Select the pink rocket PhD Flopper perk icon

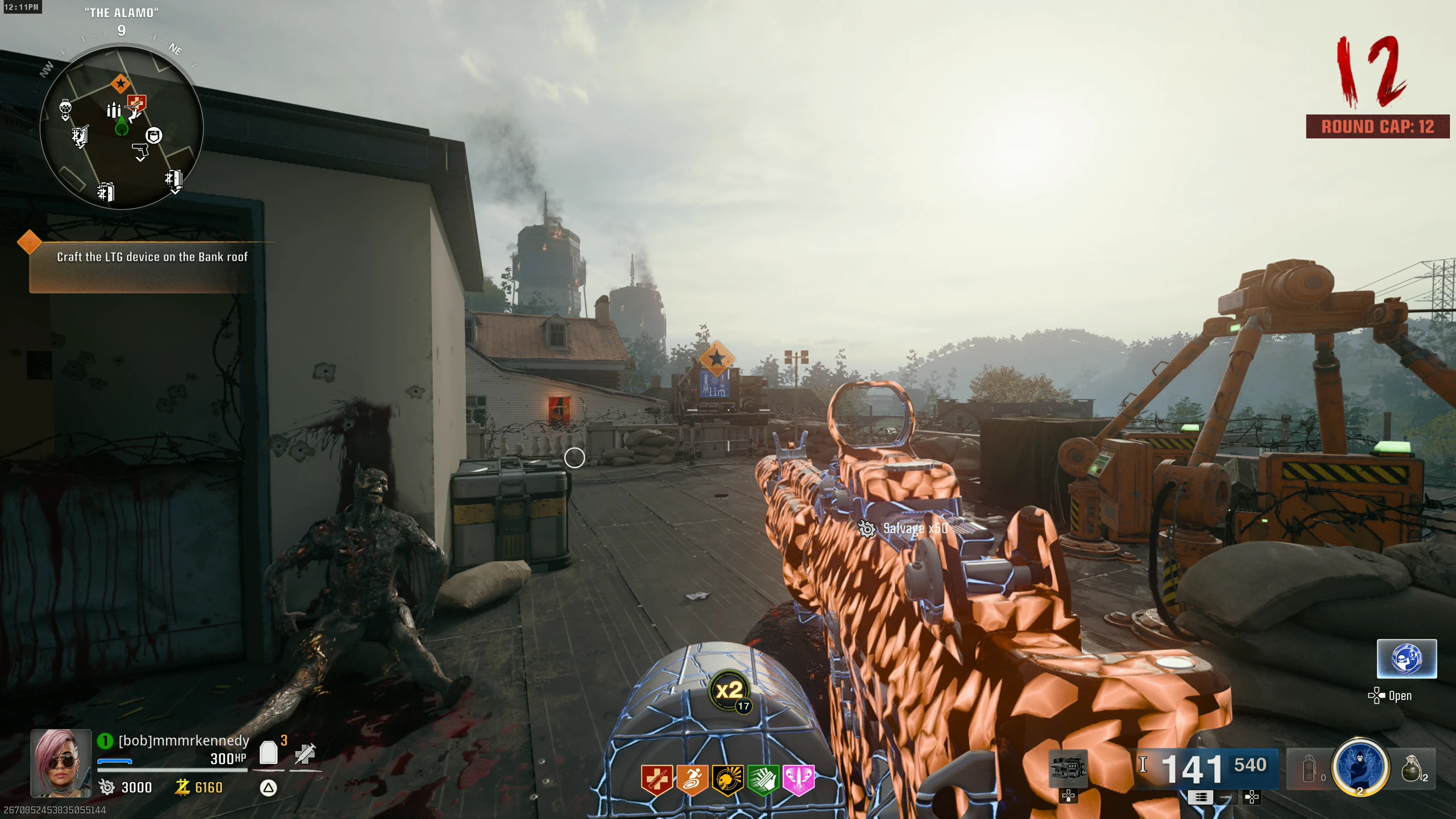[x=799, y=779]
